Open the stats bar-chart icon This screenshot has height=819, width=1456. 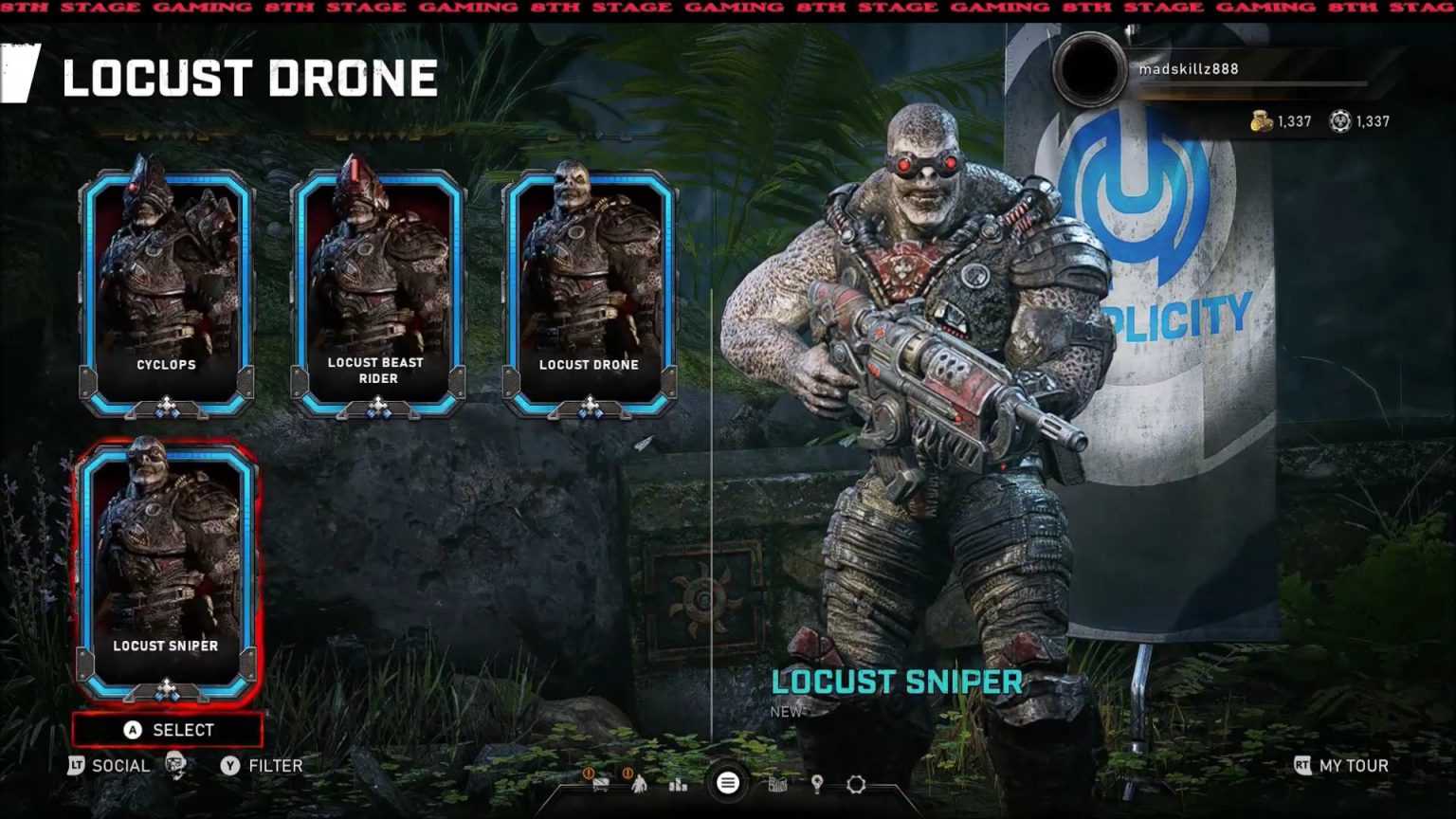(x=677, y=785)
